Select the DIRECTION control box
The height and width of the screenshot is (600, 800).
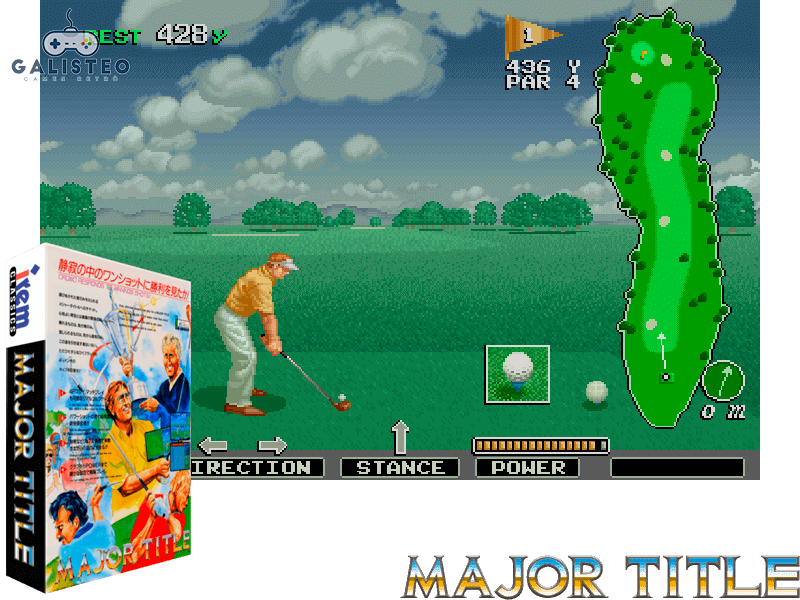tap(257, 467)
